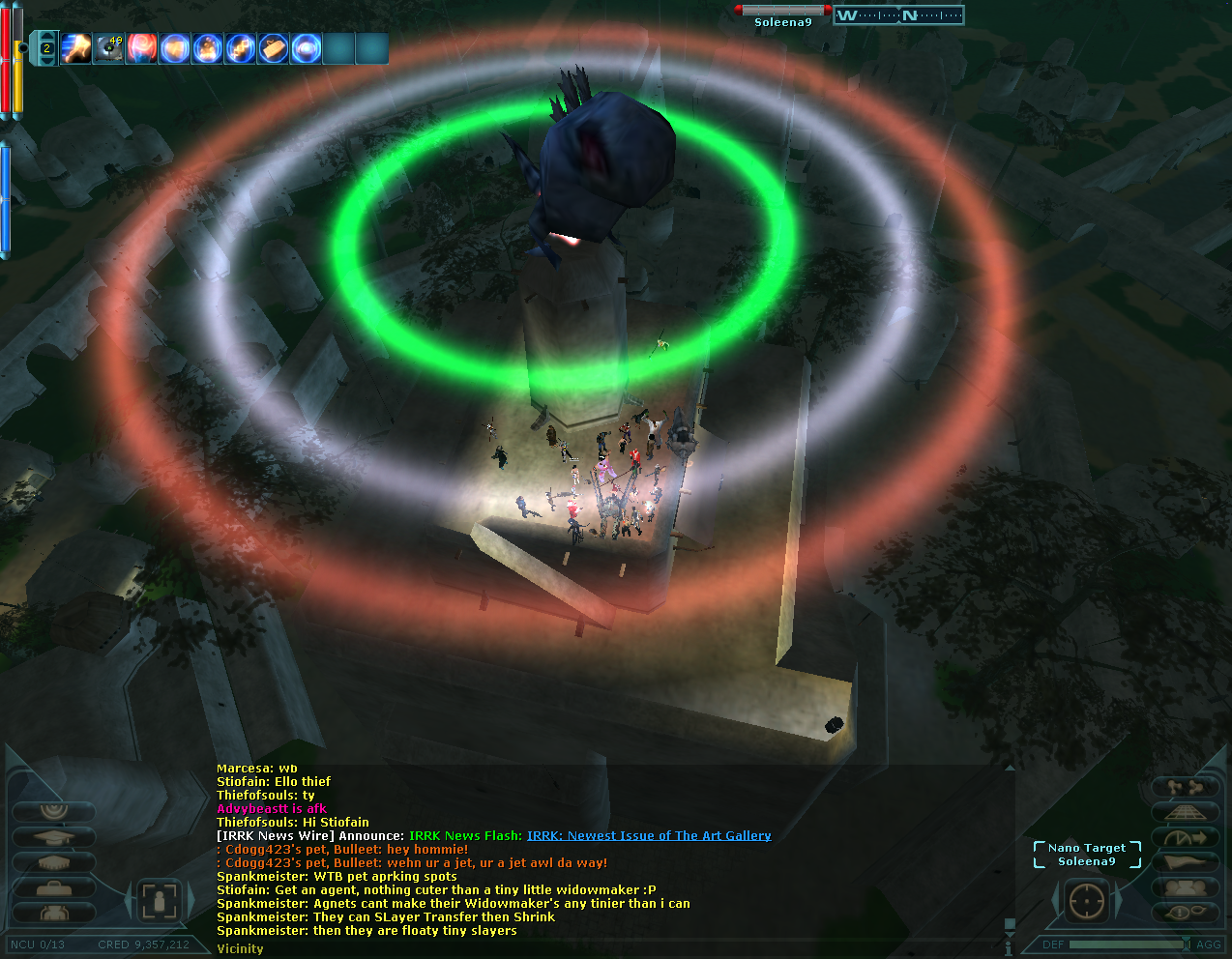Click the graduation cap skills button
This screenshot has width=1232, height=959.
click(54, 837)
